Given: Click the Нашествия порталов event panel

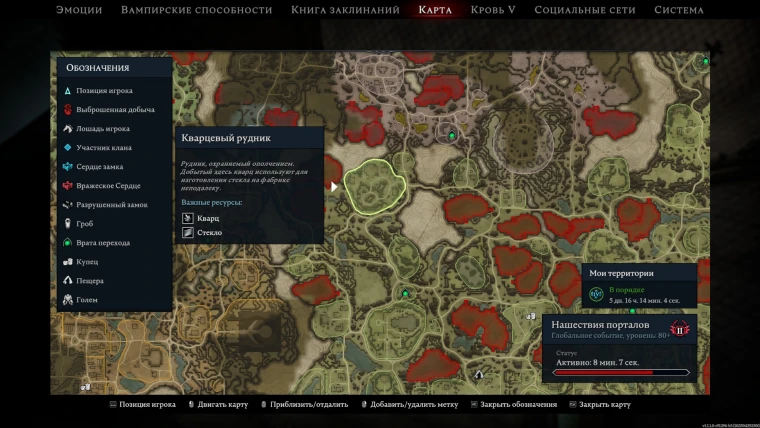Looking at the screenshot, I should pyautogui.click(x=622, y=346).
